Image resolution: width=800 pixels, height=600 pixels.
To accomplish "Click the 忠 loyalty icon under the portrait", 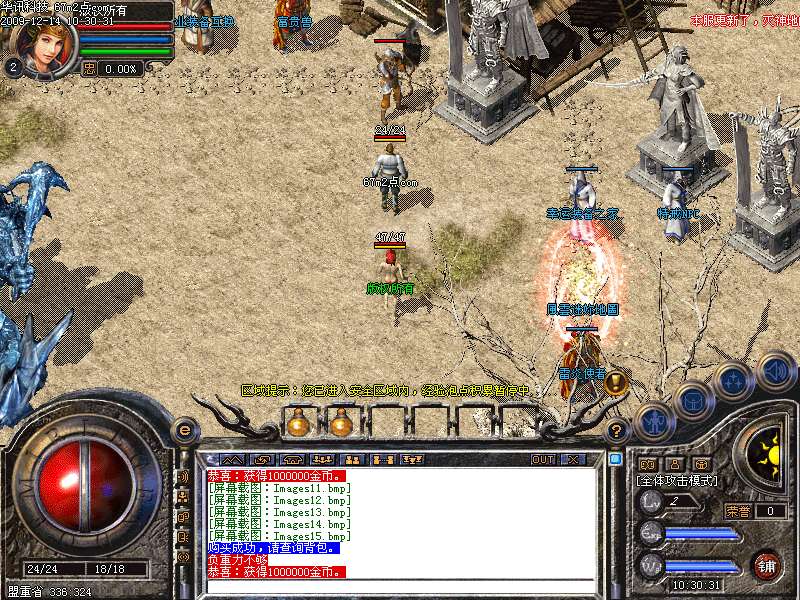I will click(88, 68).
